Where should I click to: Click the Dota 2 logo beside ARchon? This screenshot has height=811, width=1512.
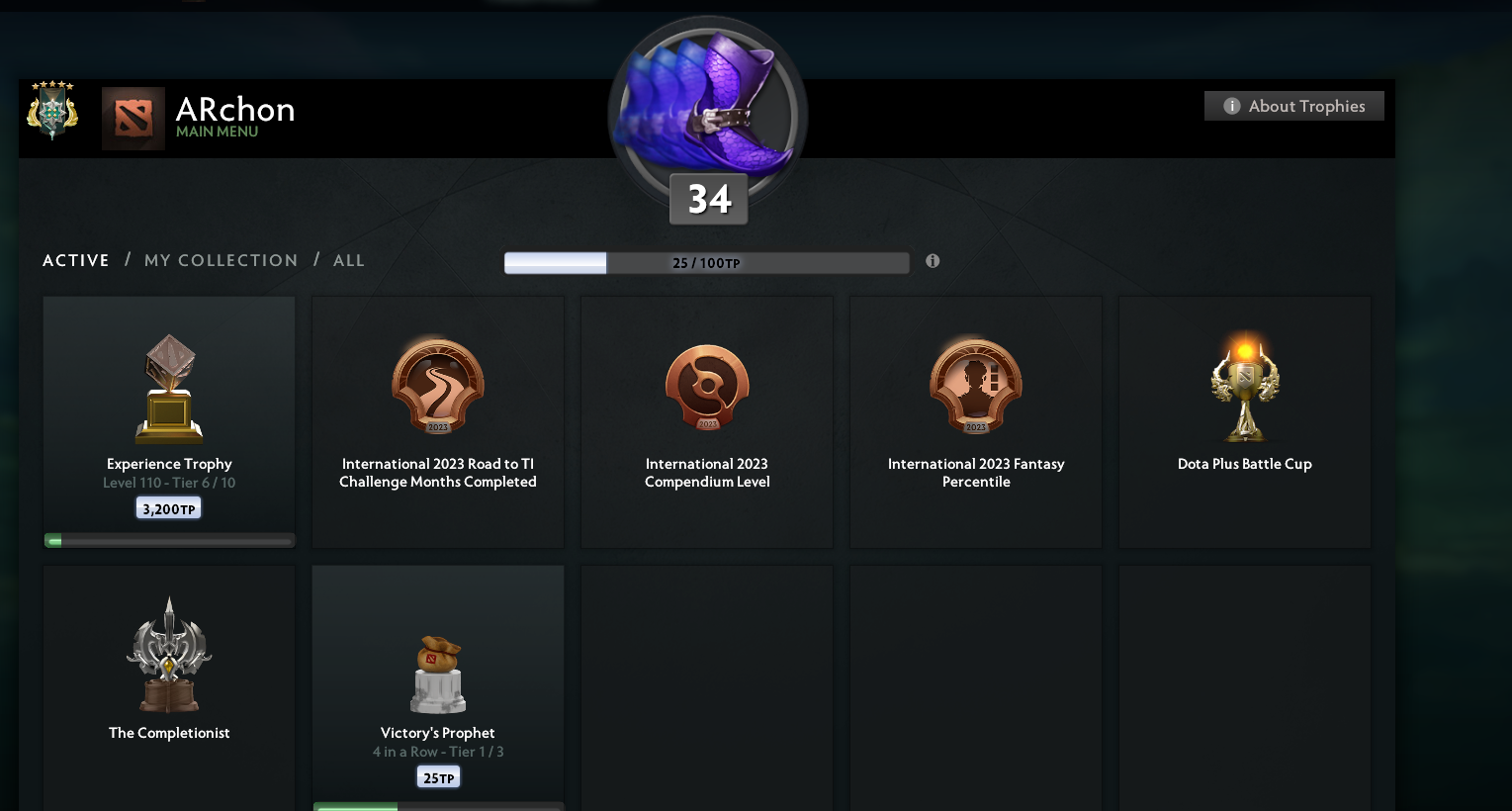pyautogui.click(x=133, y=119)
